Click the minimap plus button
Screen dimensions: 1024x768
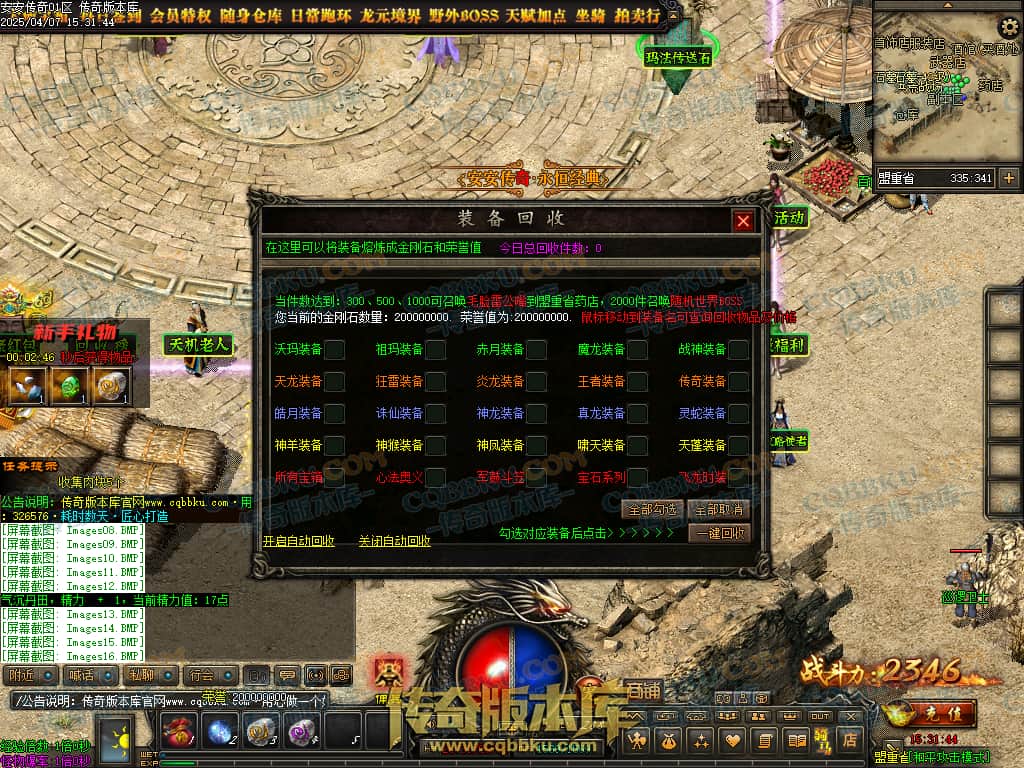1008,178
